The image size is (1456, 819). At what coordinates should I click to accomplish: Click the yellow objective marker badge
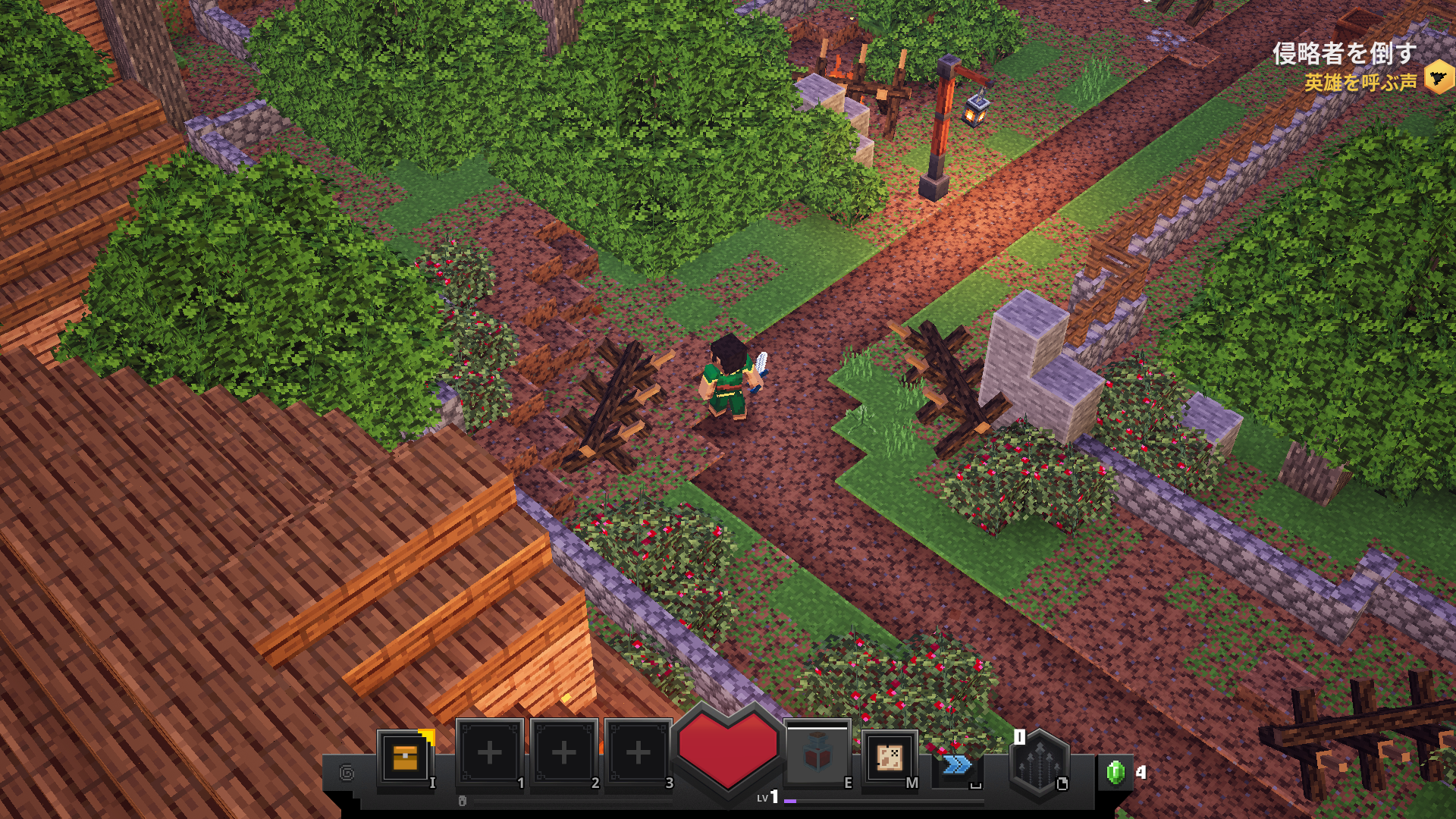coord(1439,78)
